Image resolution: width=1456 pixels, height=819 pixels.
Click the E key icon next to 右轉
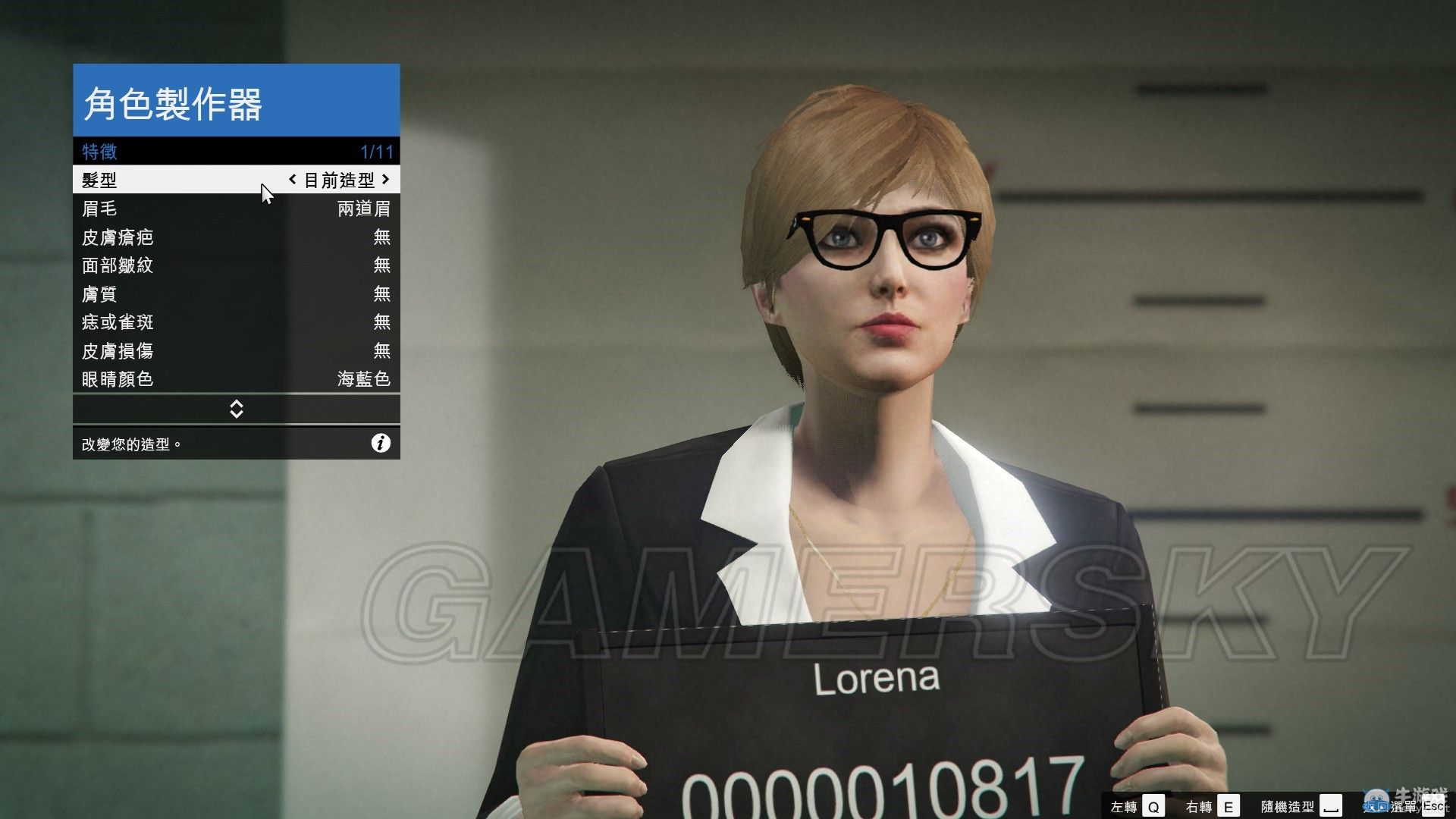pyautogui.click(x=1228, y=806)
